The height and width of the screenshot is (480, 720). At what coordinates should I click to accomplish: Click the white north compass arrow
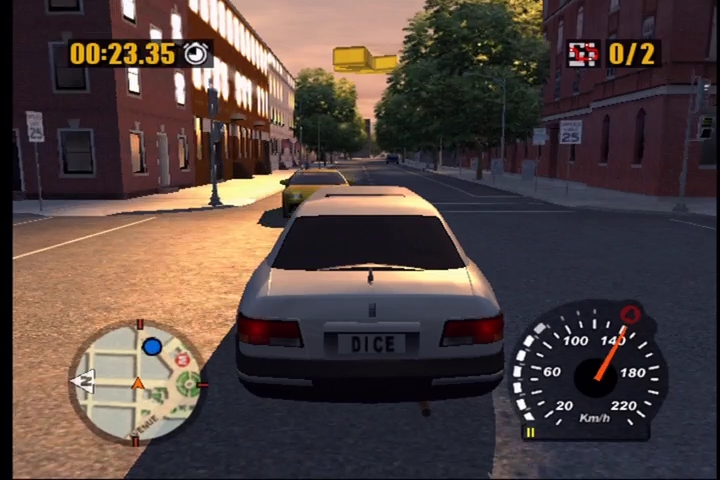coord(83,380)
